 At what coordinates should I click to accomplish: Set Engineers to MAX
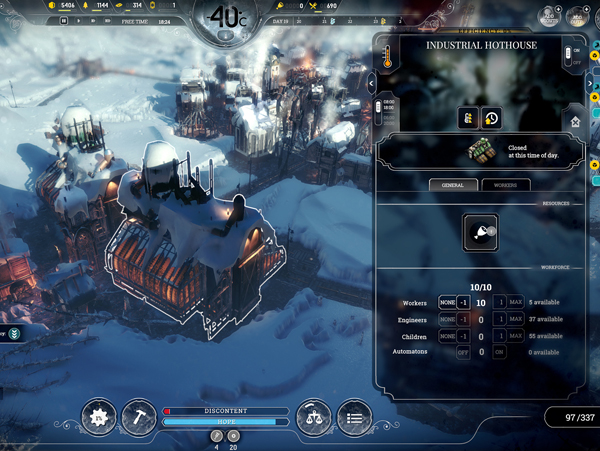pyautogui.click(x=516, y=319)
